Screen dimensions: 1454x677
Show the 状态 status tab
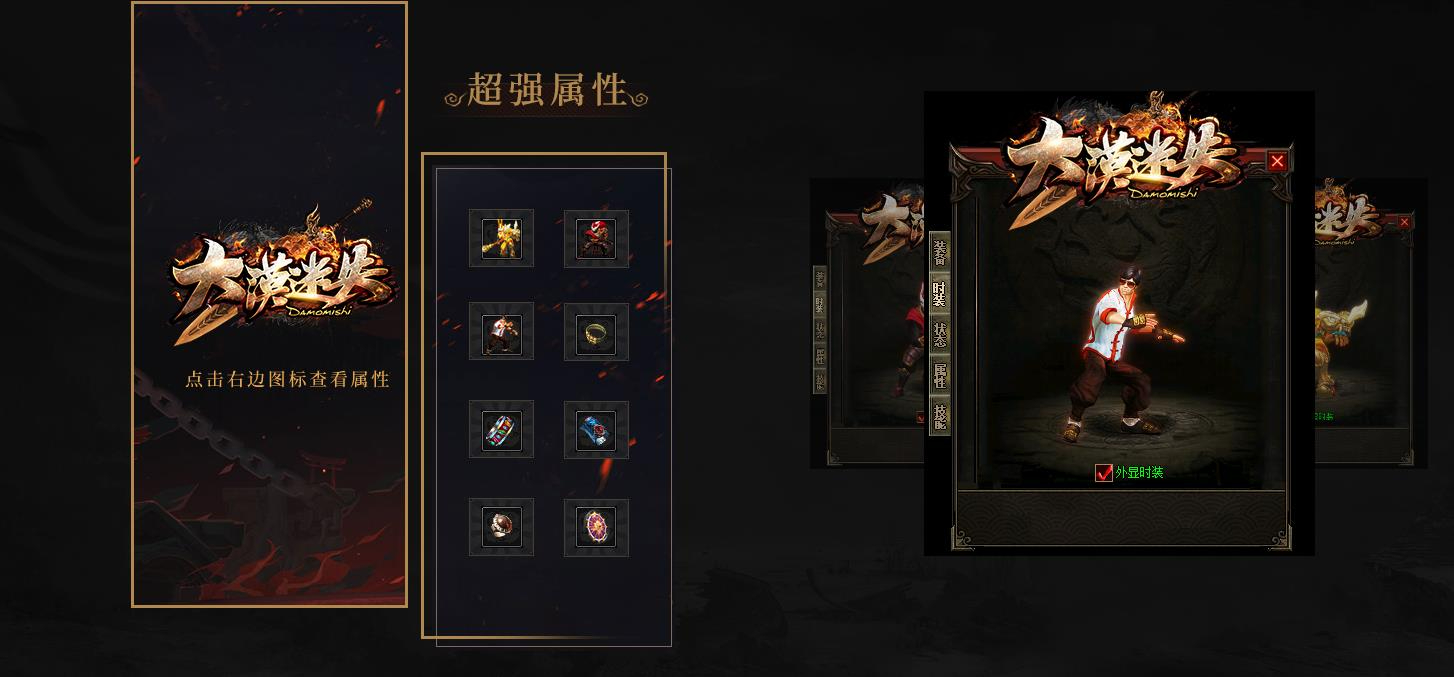(x=939, y=334)
